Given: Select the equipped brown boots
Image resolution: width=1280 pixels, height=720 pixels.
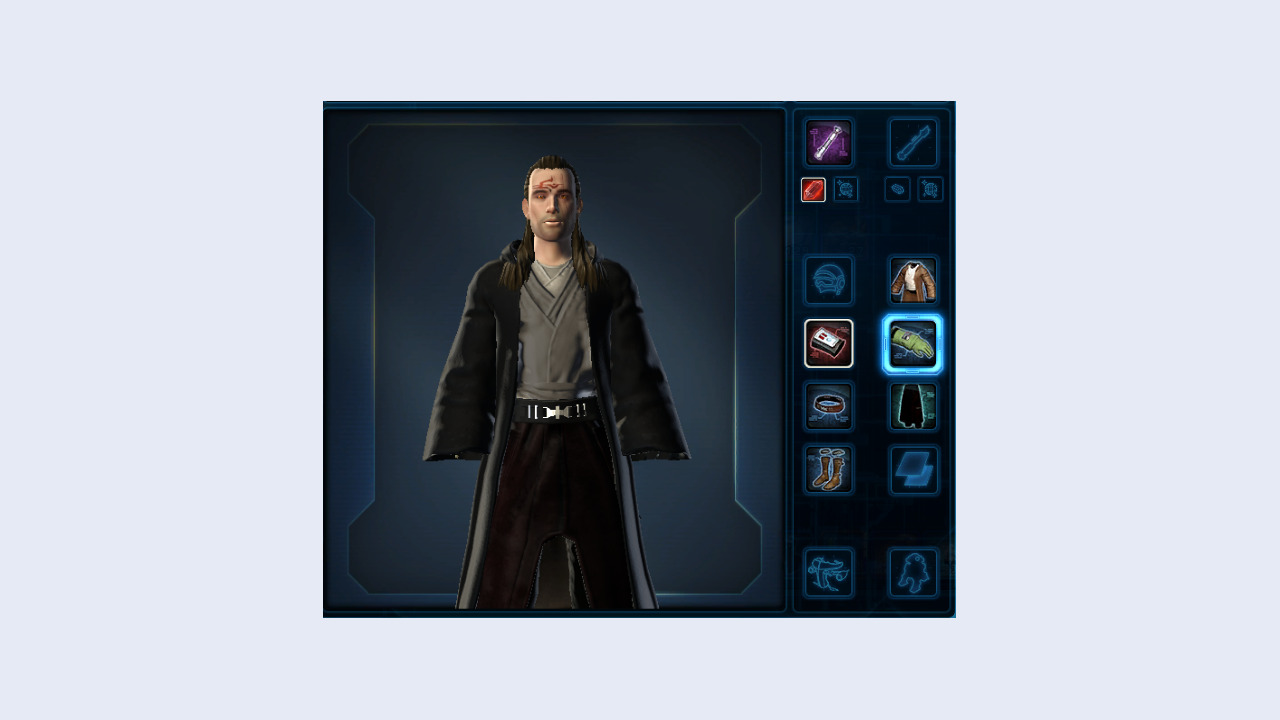Looking at the screenshot, I should (x=829, y=470).
